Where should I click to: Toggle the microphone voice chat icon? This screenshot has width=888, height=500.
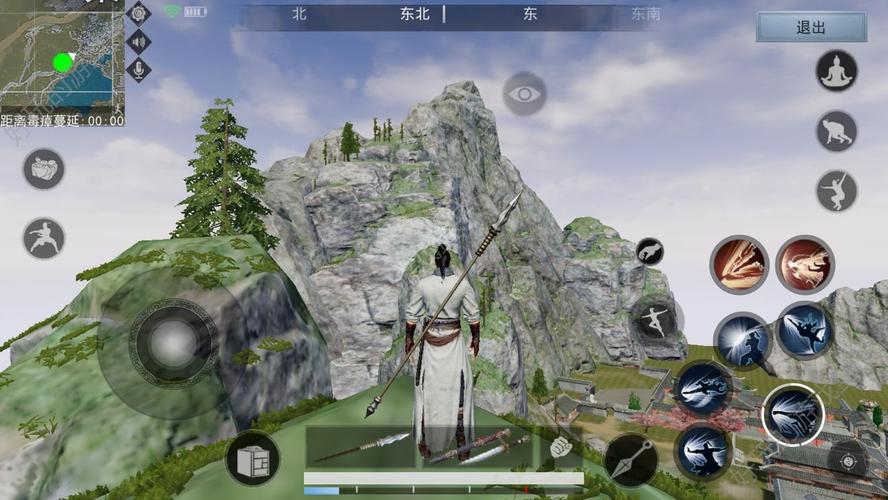(x=139, y=68)
